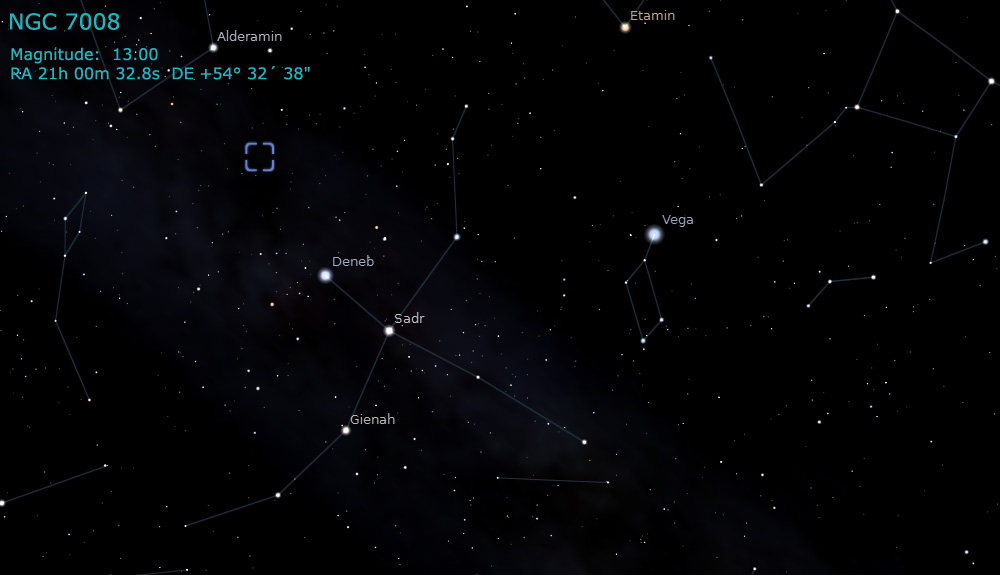Pick the star Alderamin

[213, 47]
